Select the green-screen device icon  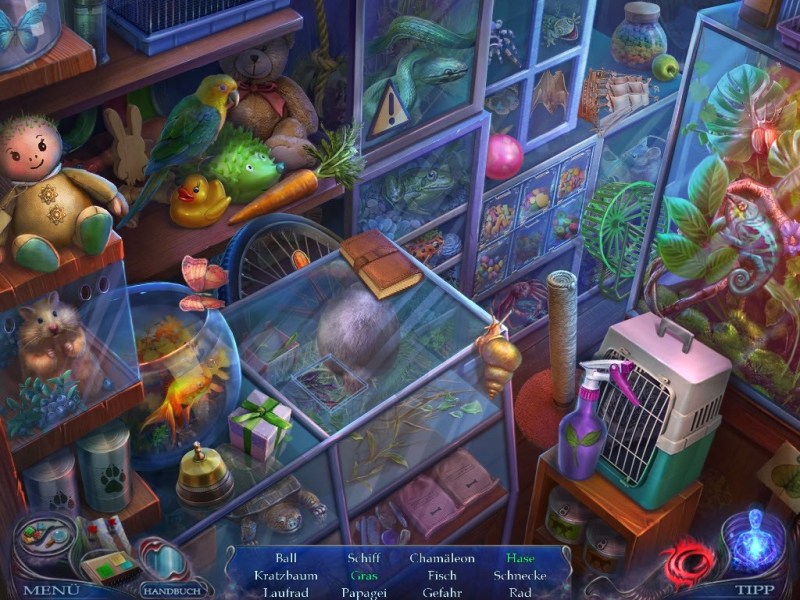[x=108, y=569]
